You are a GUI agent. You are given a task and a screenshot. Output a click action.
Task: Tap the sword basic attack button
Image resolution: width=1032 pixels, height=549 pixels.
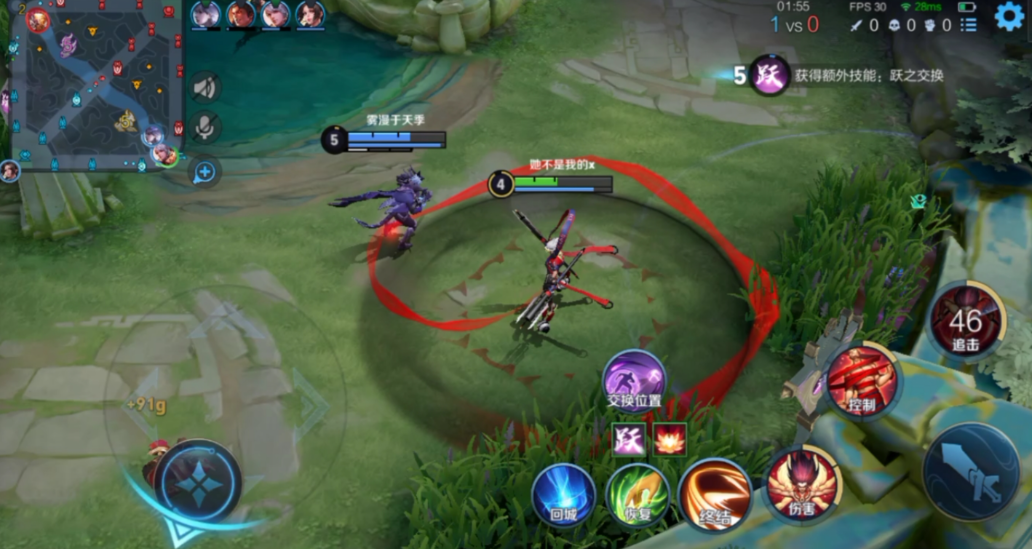click(971, 471)
